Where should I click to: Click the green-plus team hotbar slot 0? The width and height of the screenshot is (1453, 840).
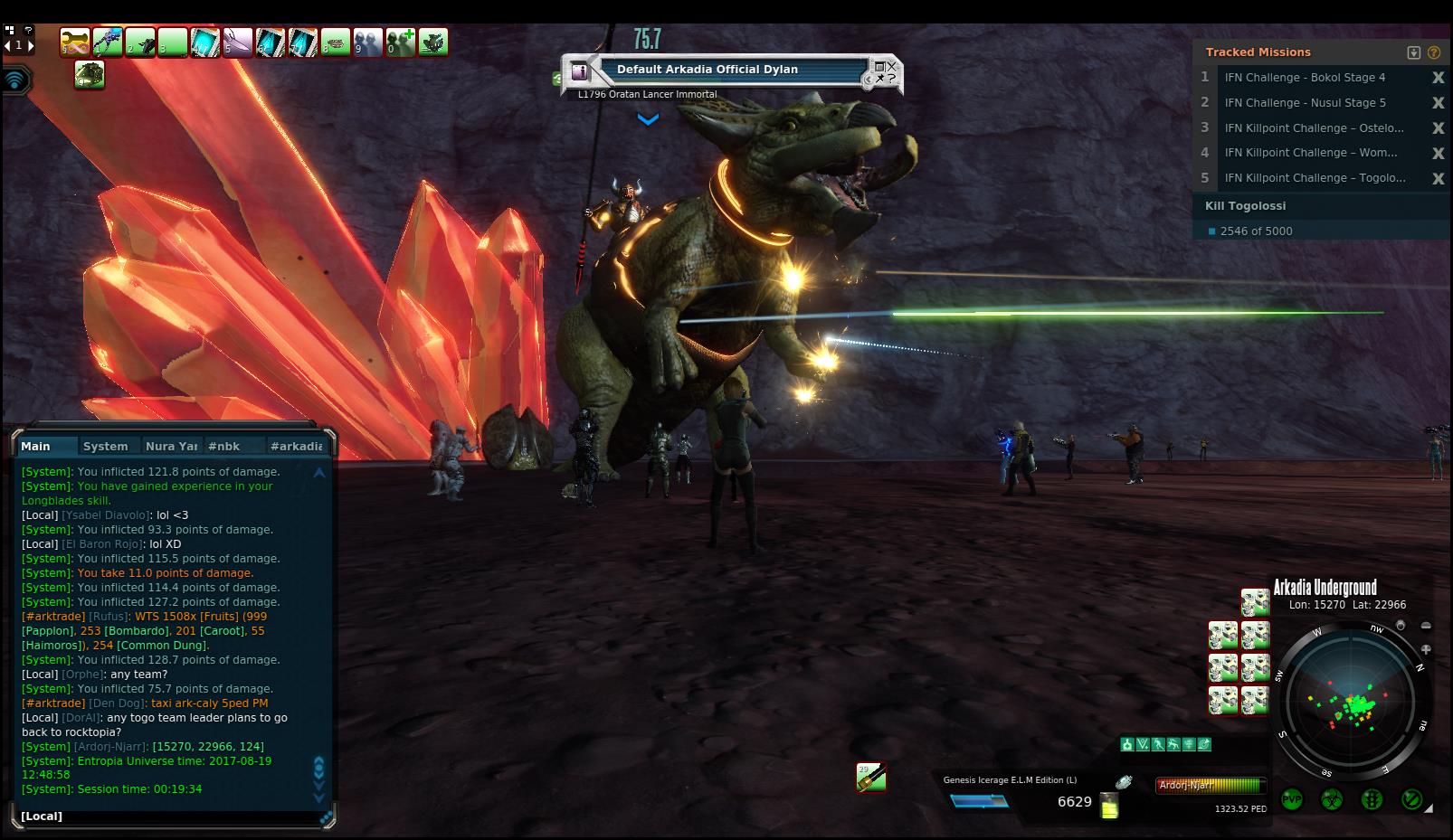click(x=400, y=42)
